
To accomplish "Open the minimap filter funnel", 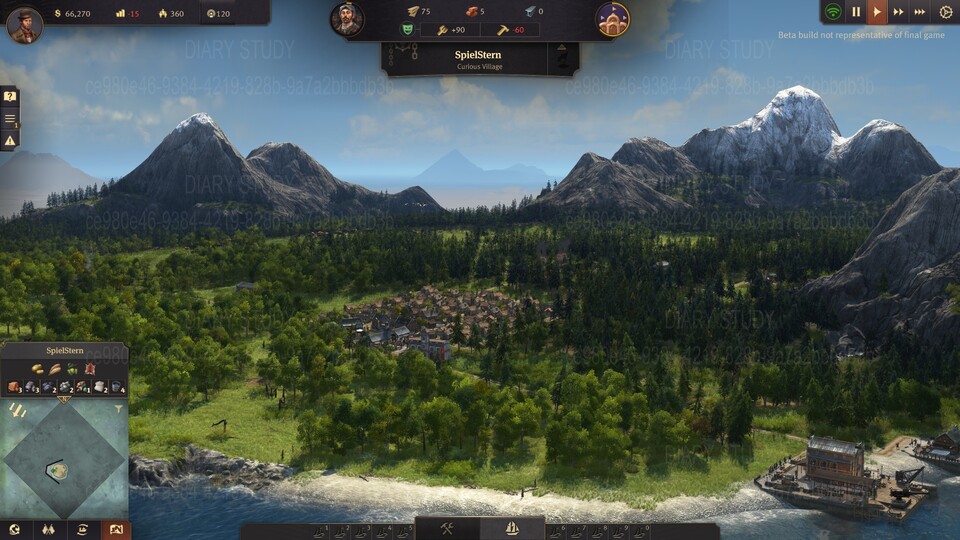I will 119,408.
